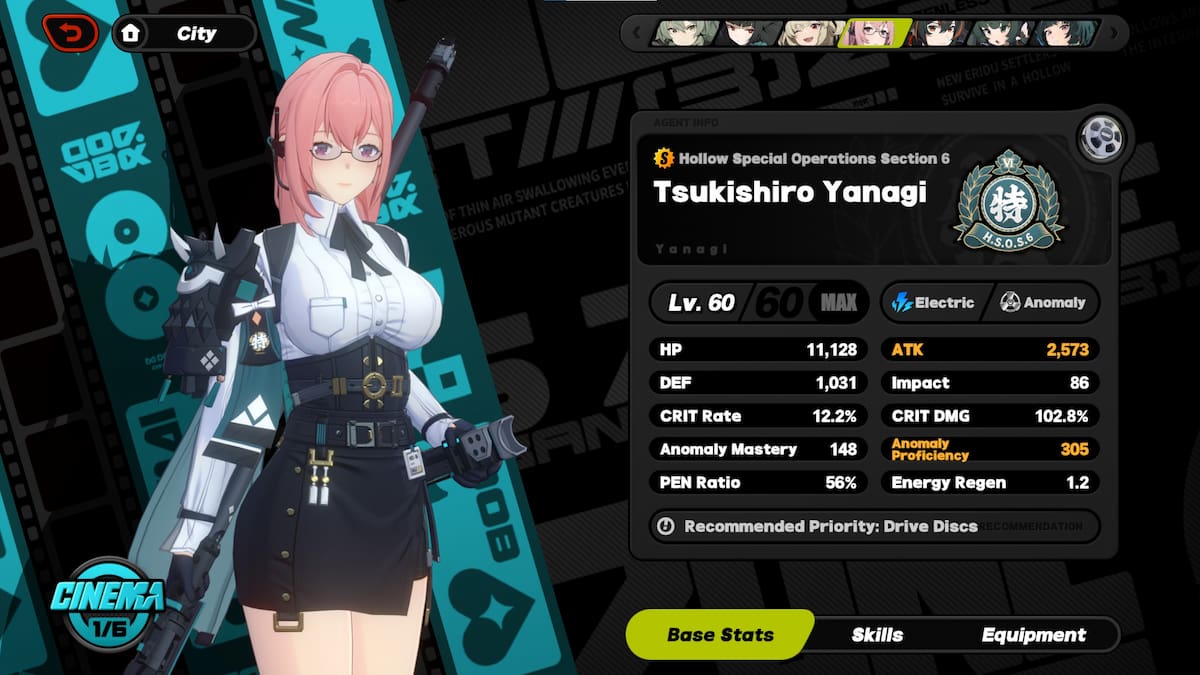This screenshot has height=675, width=1200.
Task: Switch to the Base Stats tab
Action: [x=720, y=635]
